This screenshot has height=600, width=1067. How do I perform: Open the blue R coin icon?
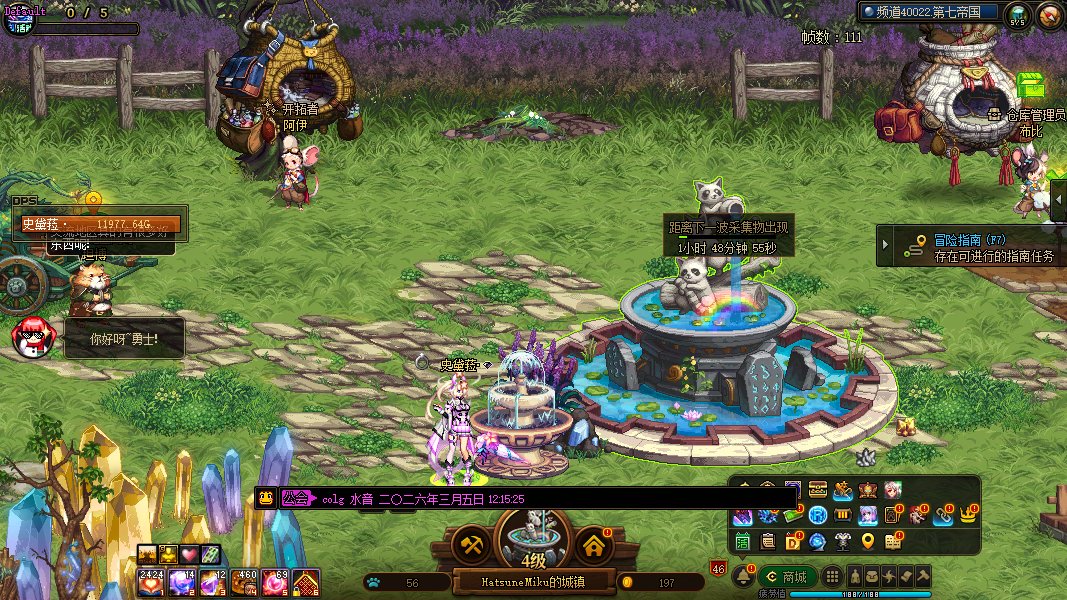click(x=817, y=516)
